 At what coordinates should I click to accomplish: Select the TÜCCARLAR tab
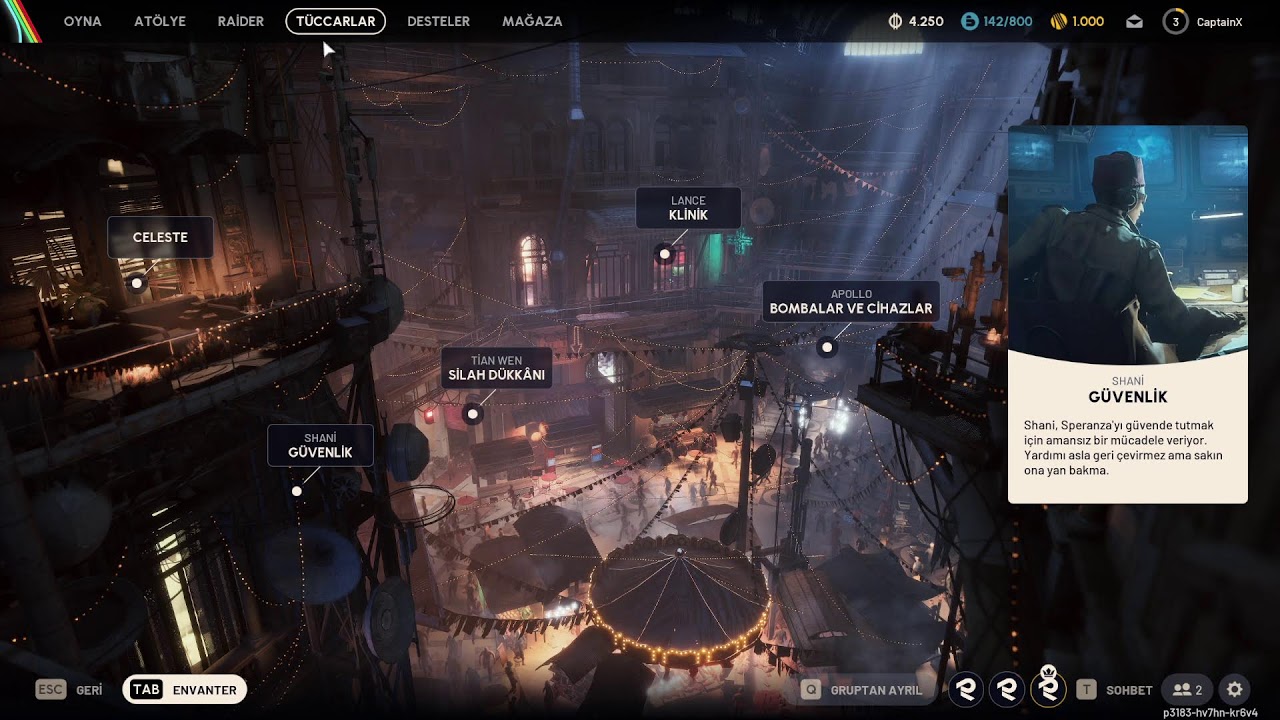335,21
